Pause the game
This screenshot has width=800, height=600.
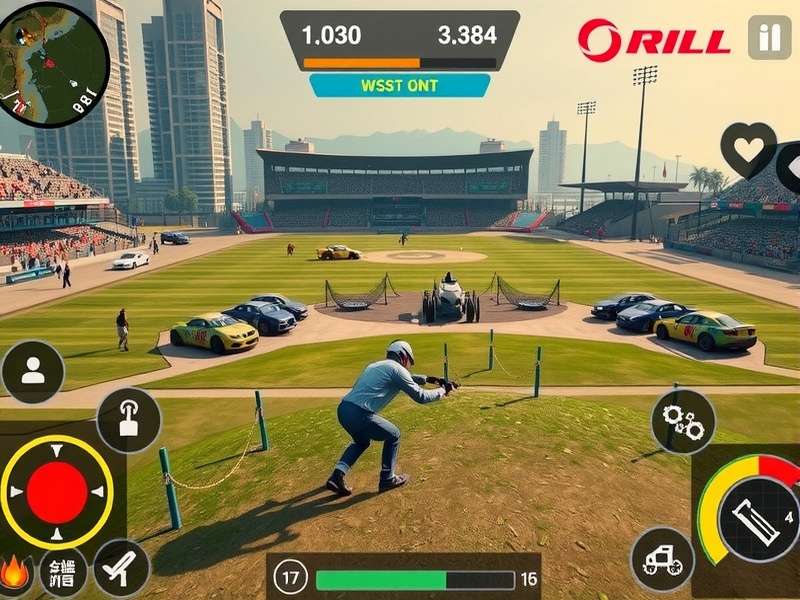click(768, 39)
